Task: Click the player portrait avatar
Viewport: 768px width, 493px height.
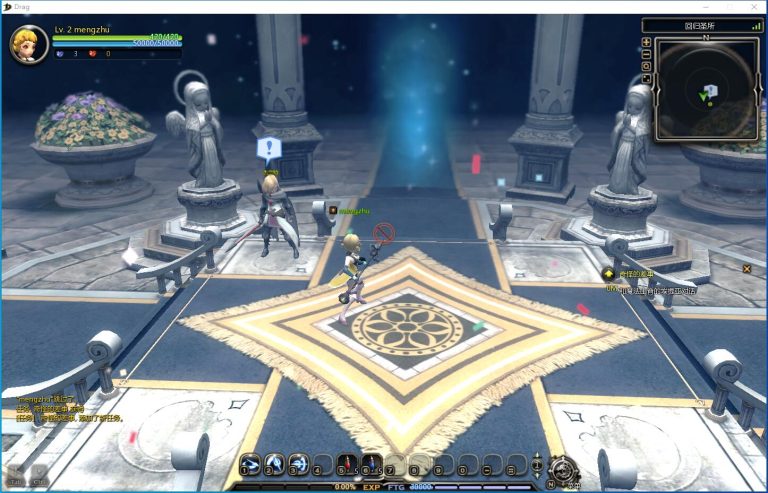Action: [x=28, y=43]
